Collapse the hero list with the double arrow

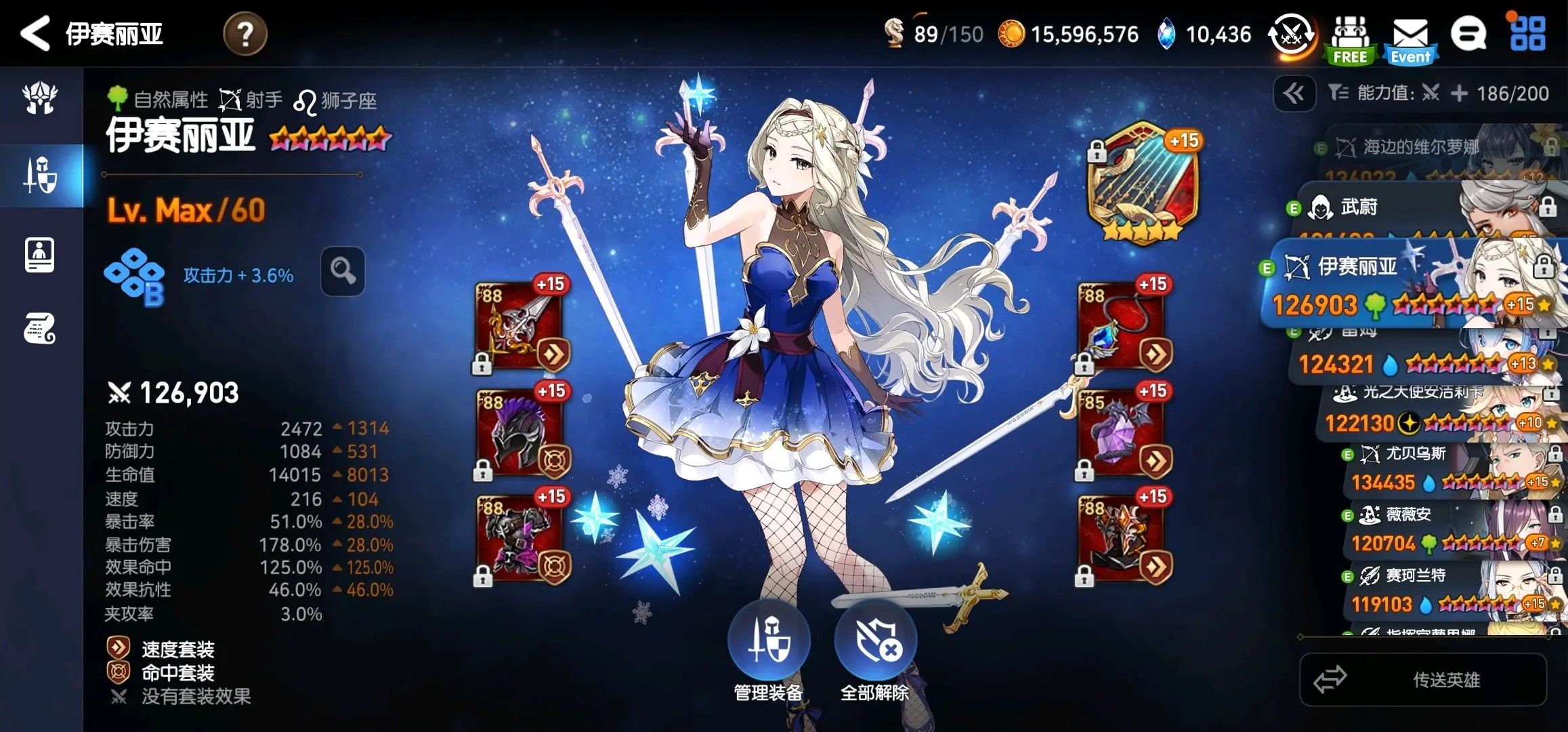[1294, 94]
